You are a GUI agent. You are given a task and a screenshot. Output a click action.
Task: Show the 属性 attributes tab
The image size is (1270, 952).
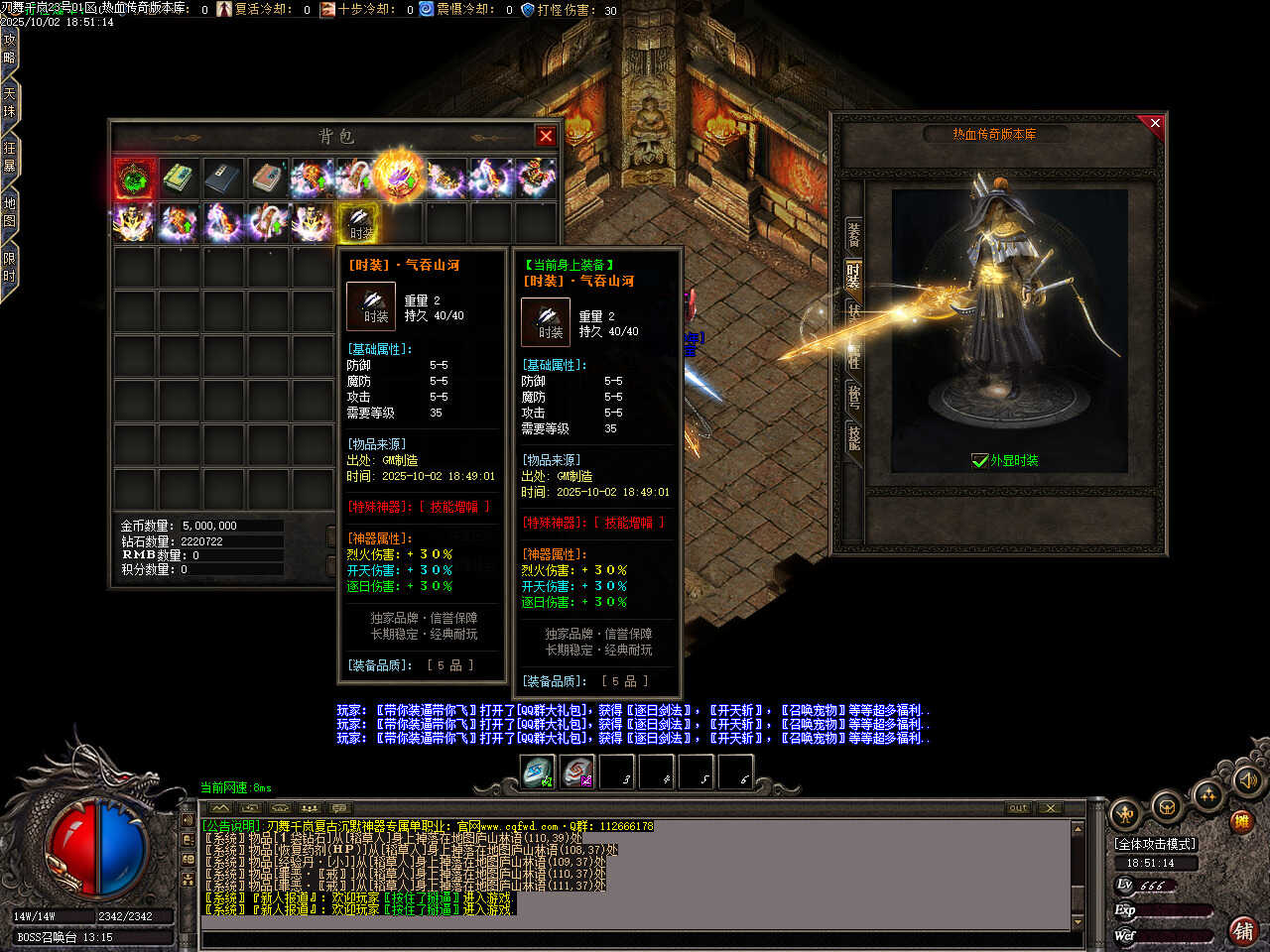point(853,353)
